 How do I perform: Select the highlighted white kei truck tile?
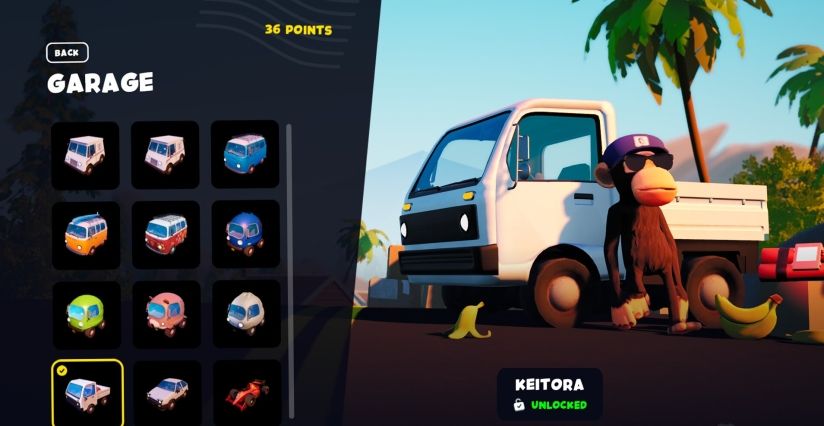(87, 392)
